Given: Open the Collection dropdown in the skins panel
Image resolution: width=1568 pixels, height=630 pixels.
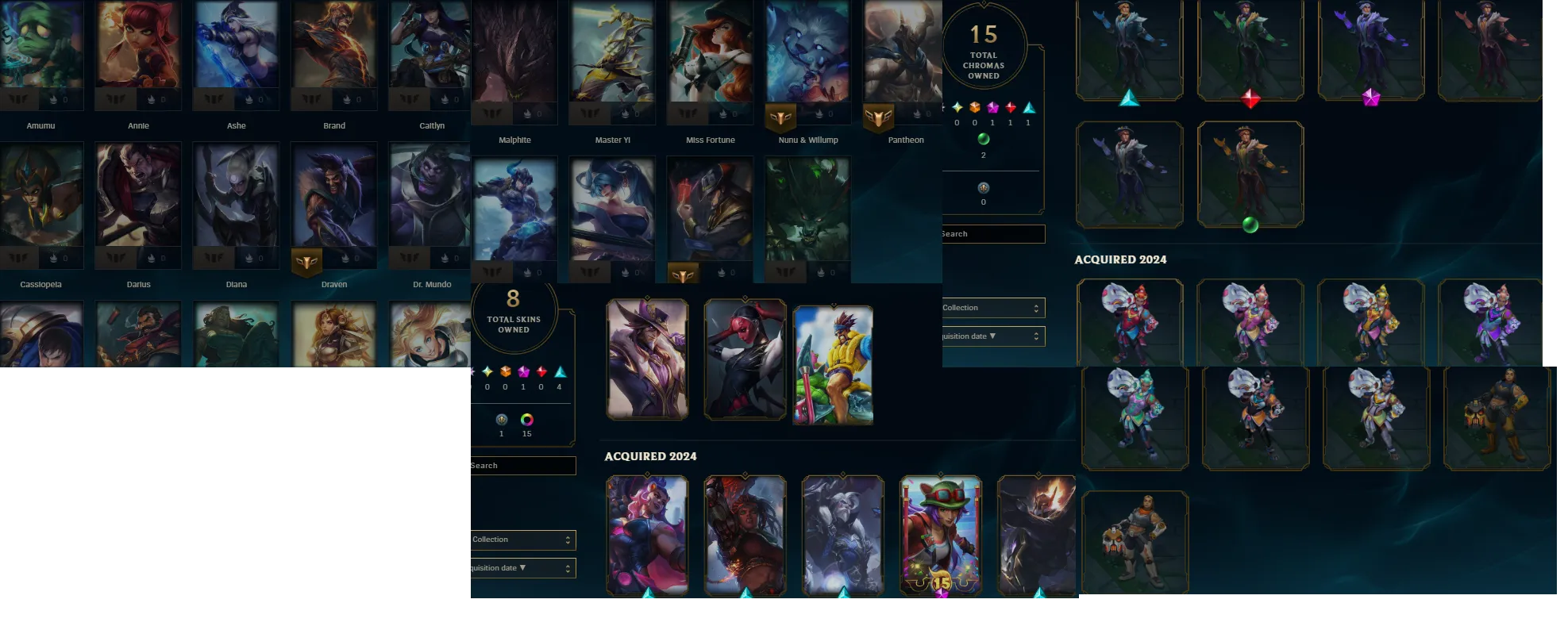Looking at the screenshot, I should (x=520, y=540).
